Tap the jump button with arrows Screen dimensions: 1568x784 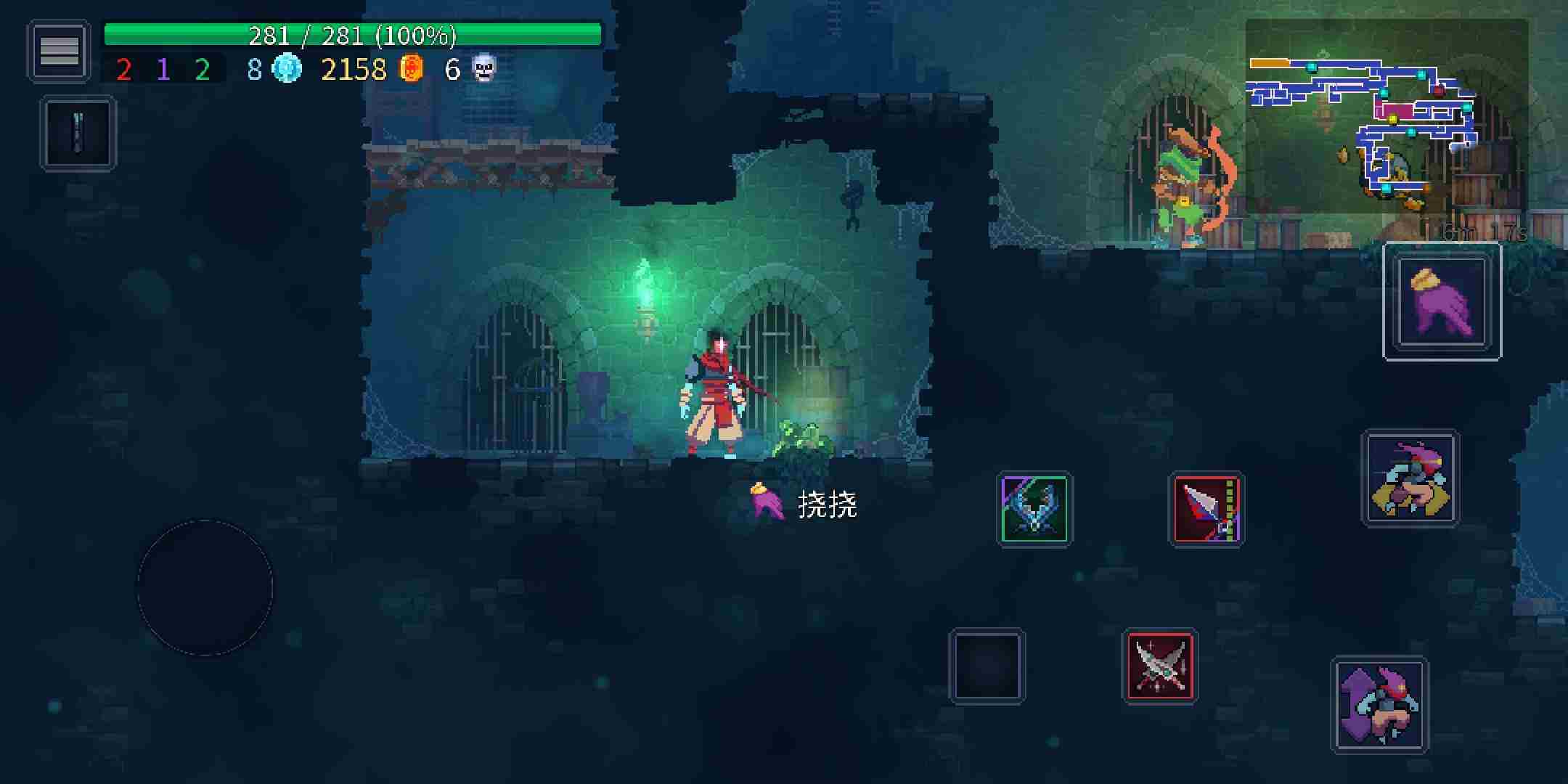[x=1379, y=705]
